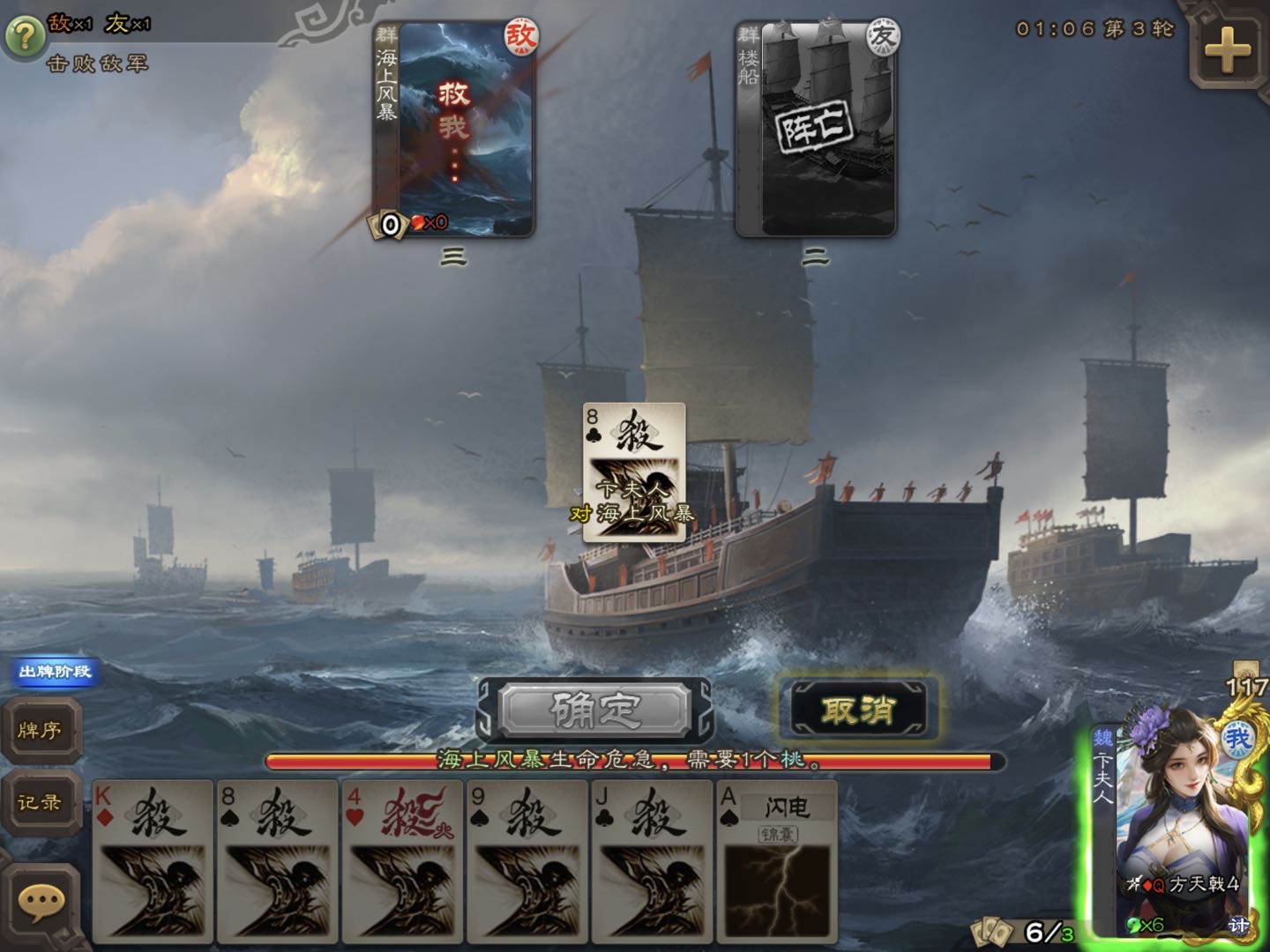
Task: Choose the red 4 of Hearts fire 杀 card
Action: point(403,859)
